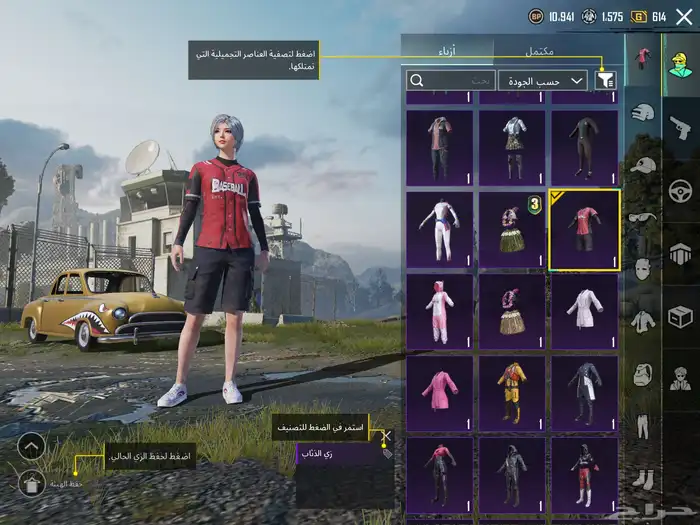Viewport: 700px width, 525px height.
Task: Switch to the مكتمل tab
Action: point(555,50)
